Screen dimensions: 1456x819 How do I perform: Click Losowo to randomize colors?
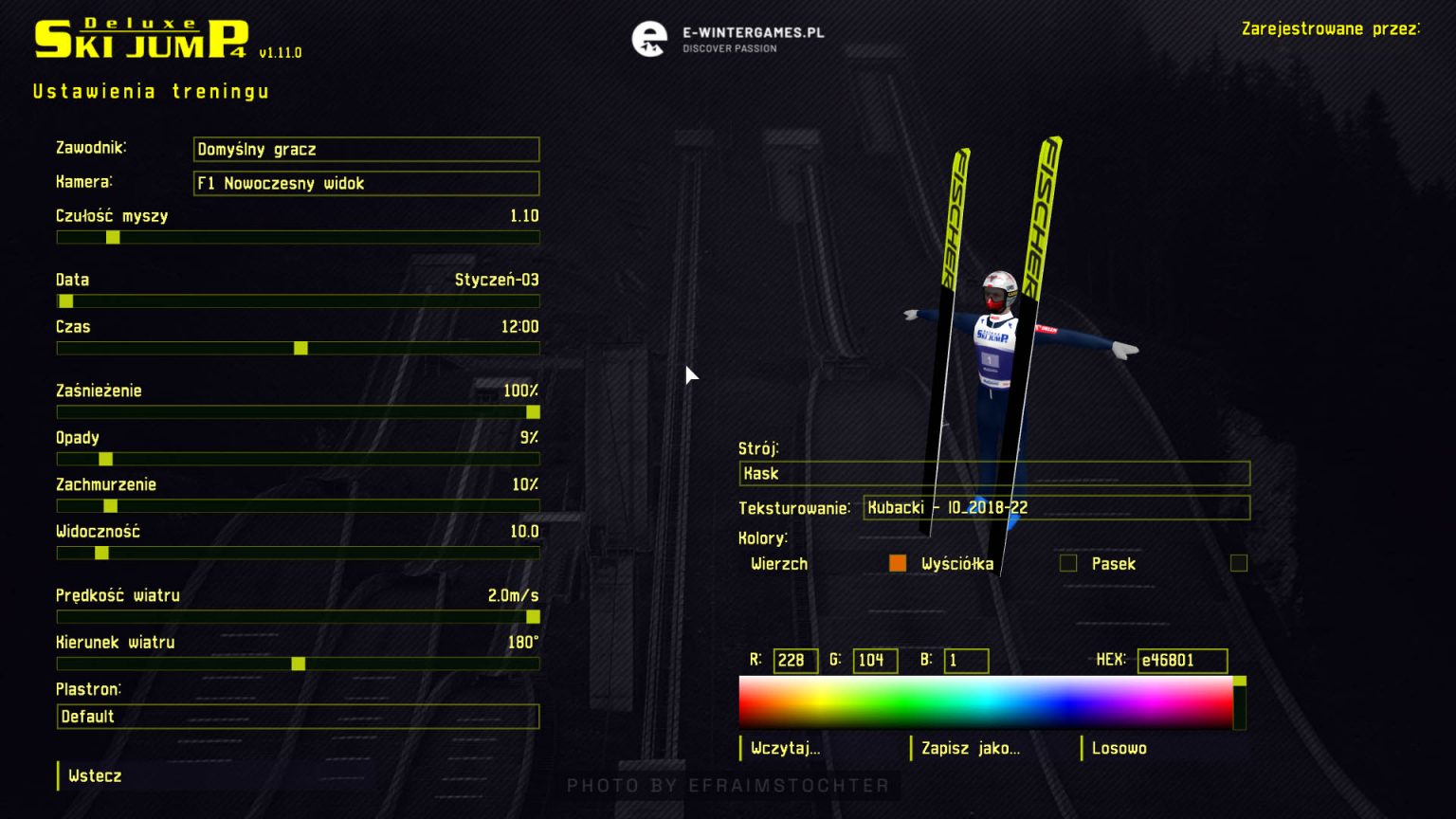[1119, 748]
